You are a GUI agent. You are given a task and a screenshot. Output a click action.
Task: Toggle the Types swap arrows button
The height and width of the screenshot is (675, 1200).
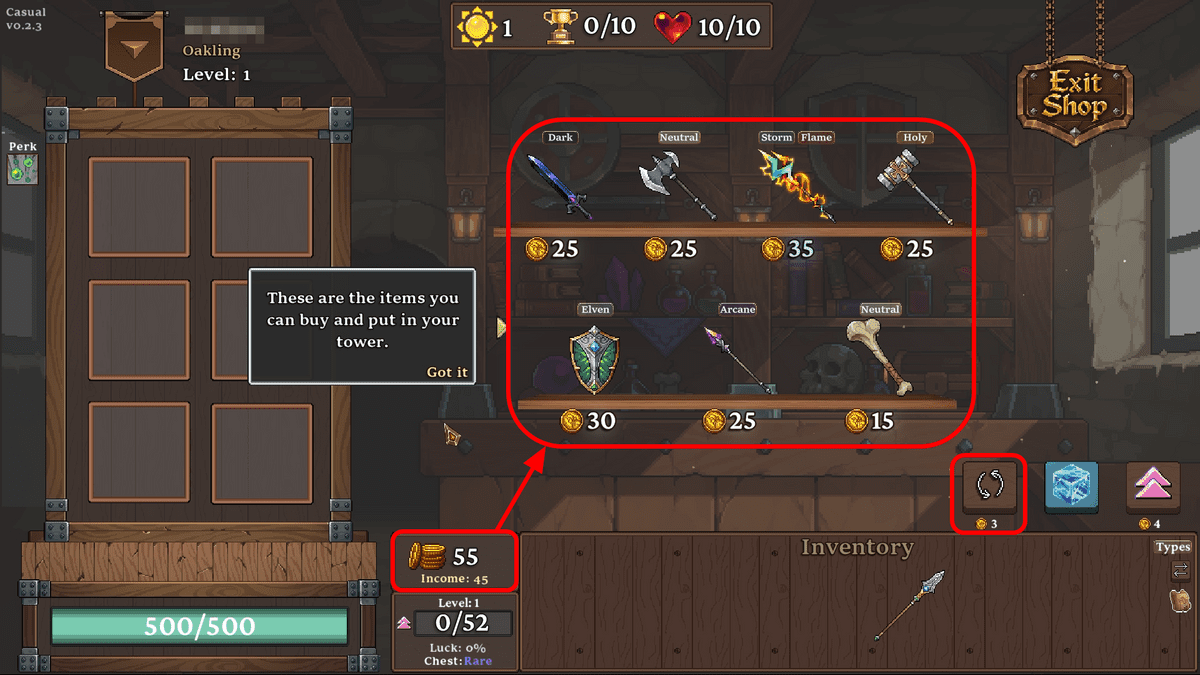(1180, 570)
